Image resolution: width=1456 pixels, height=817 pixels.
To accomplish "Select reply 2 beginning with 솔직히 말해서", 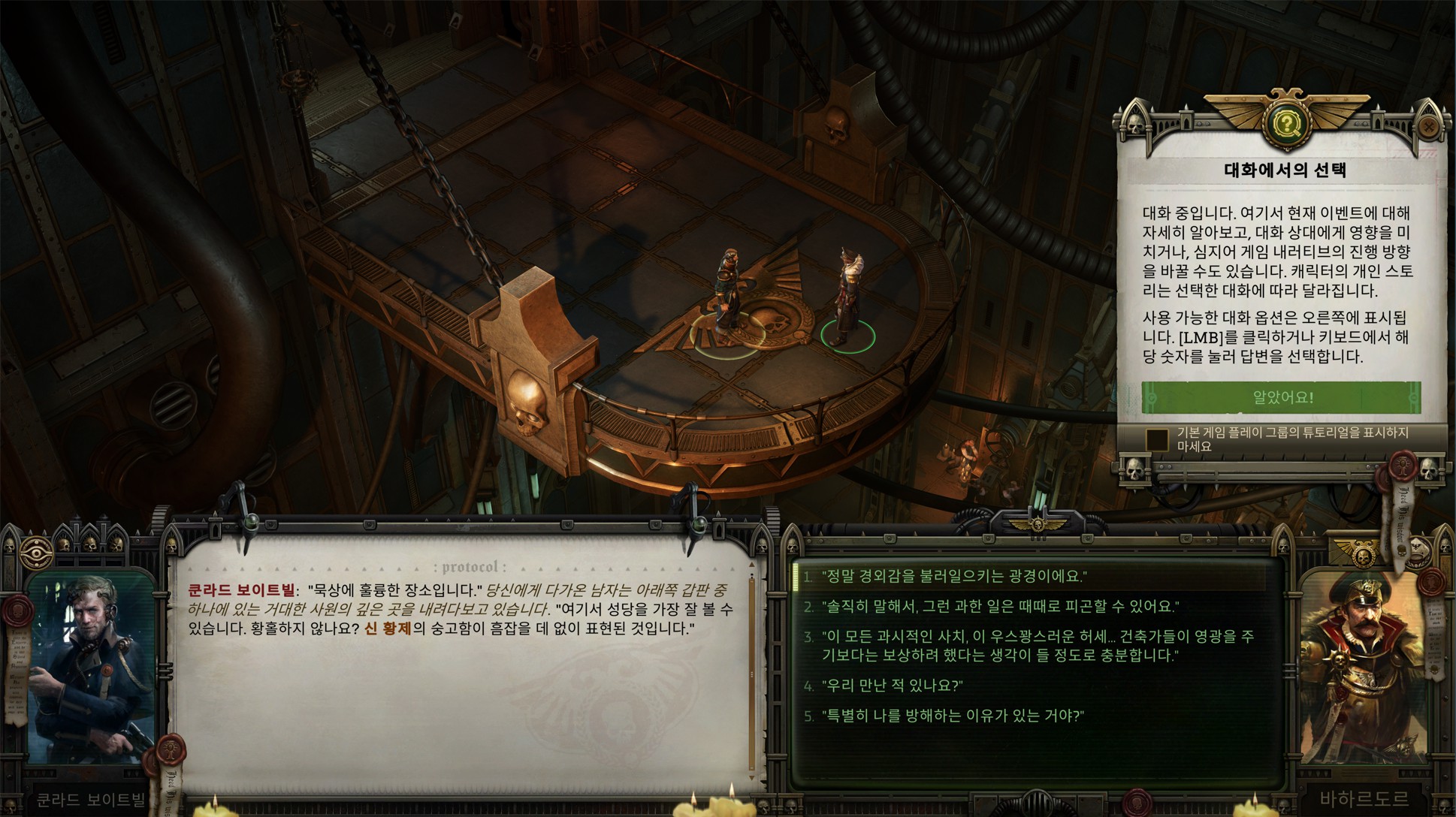I will (x=999, y=607).
